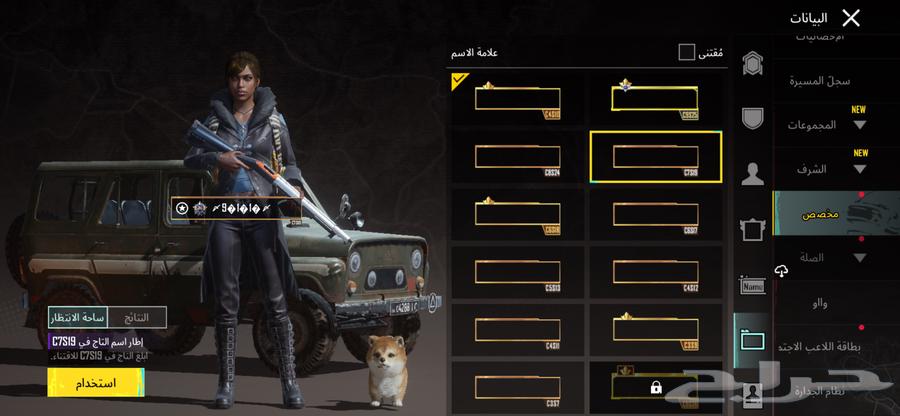Screen dimensions: 900x416
Task: Switch to the ساحة الانتظار (Lobby) tab
Action: click(x=78, y=318)
